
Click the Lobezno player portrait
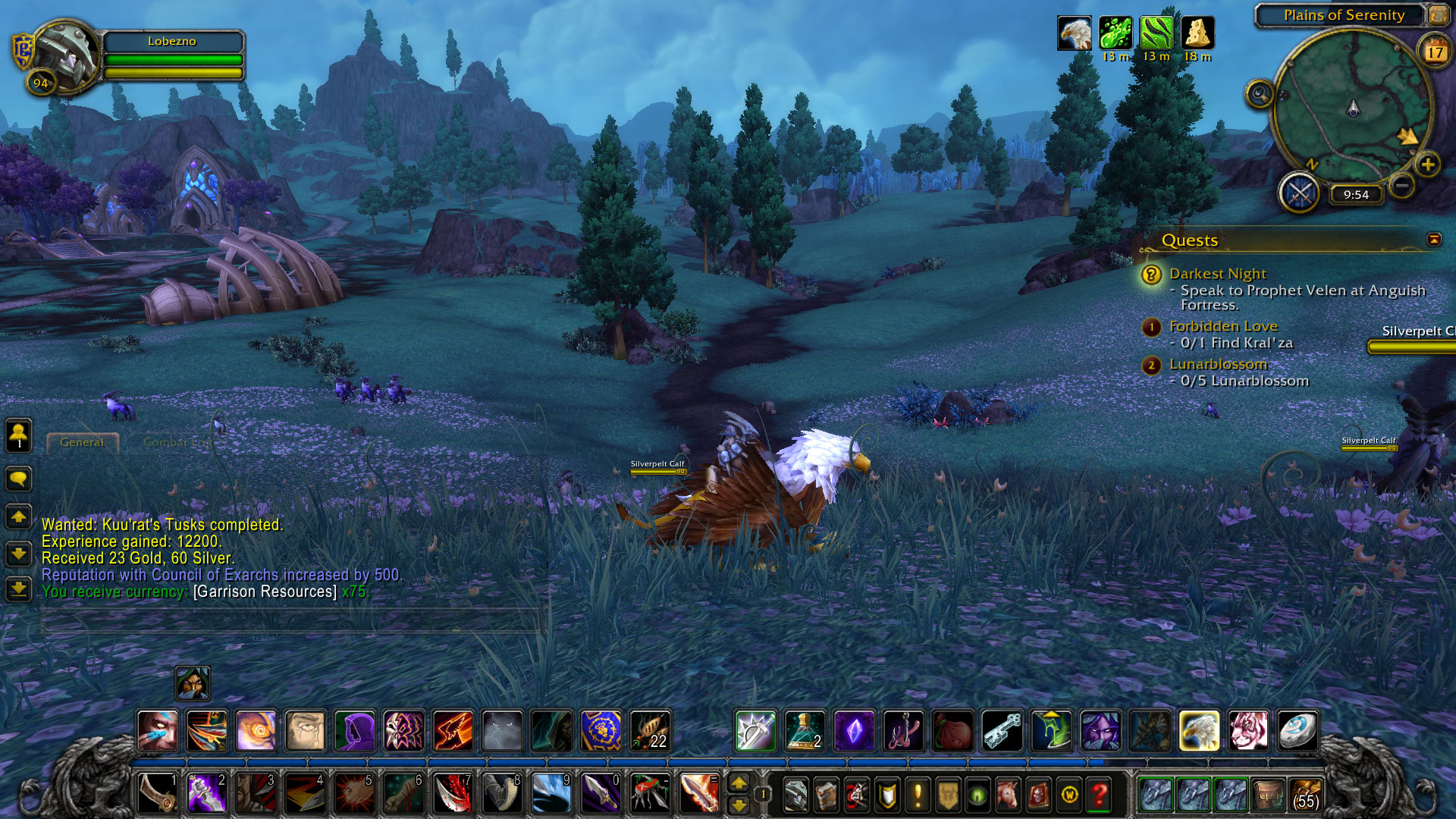point(64,55)
